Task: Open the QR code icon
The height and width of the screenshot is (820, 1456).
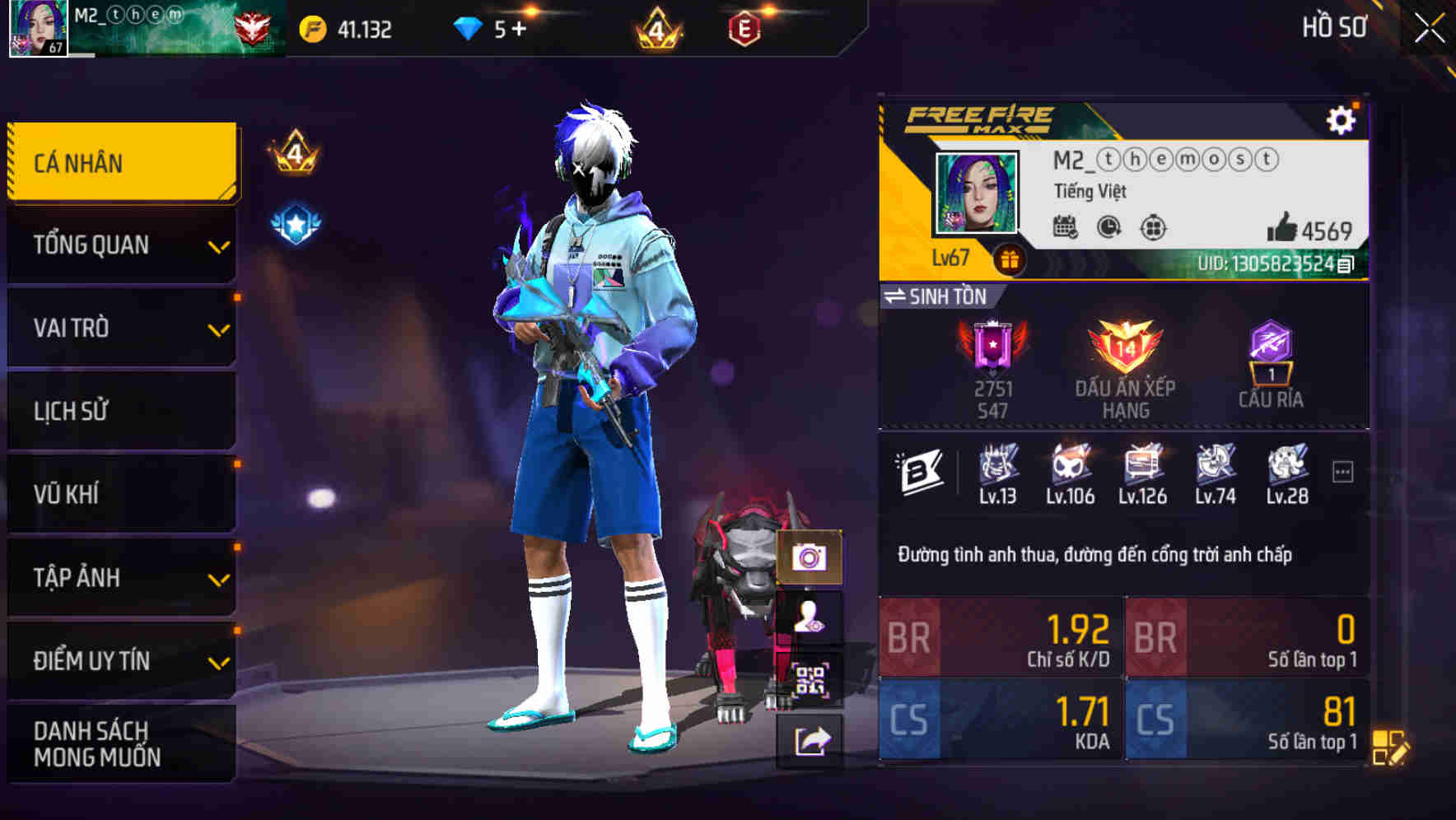Action: 811,677
